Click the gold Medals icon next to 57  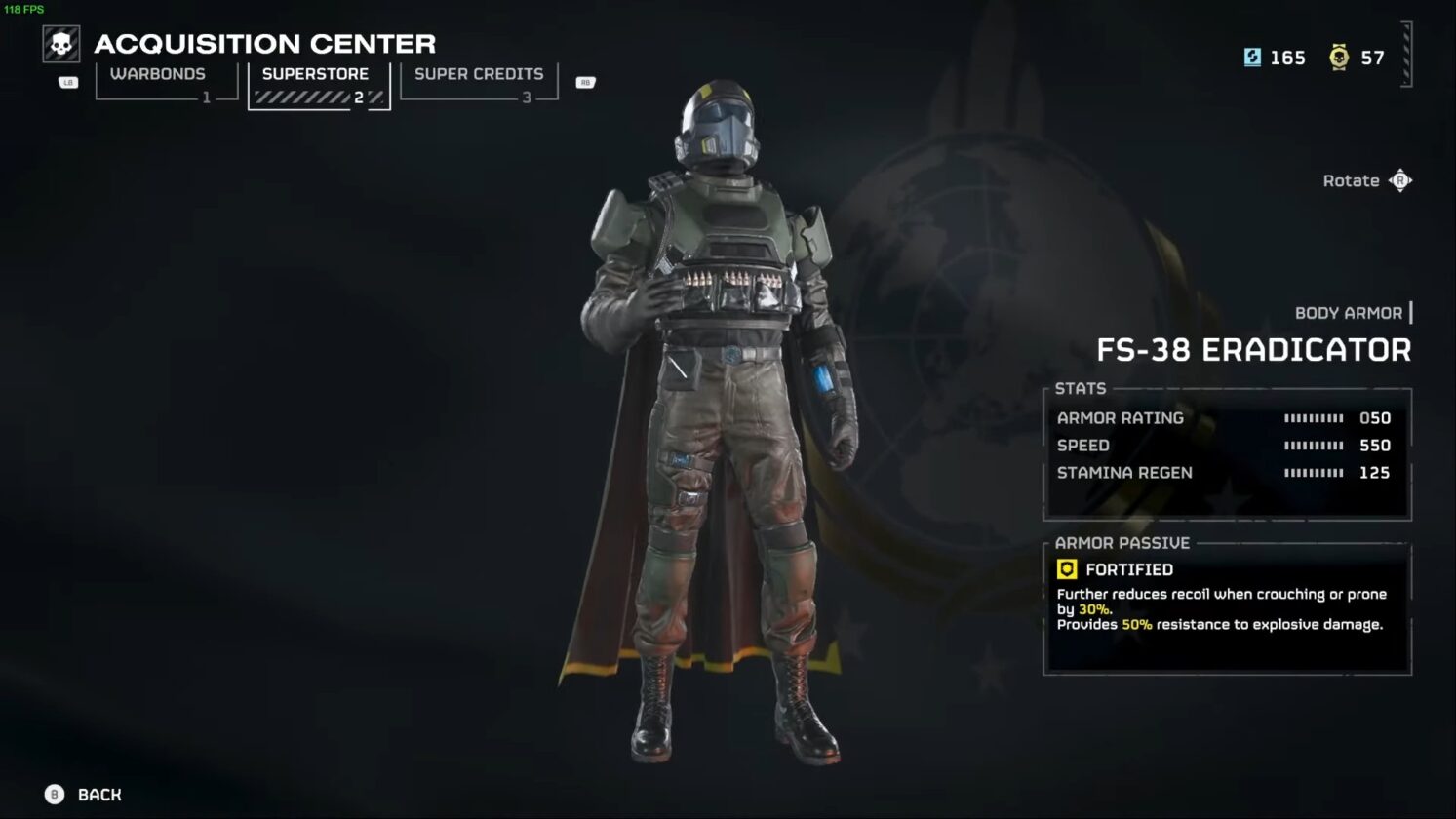point(1338,58)
